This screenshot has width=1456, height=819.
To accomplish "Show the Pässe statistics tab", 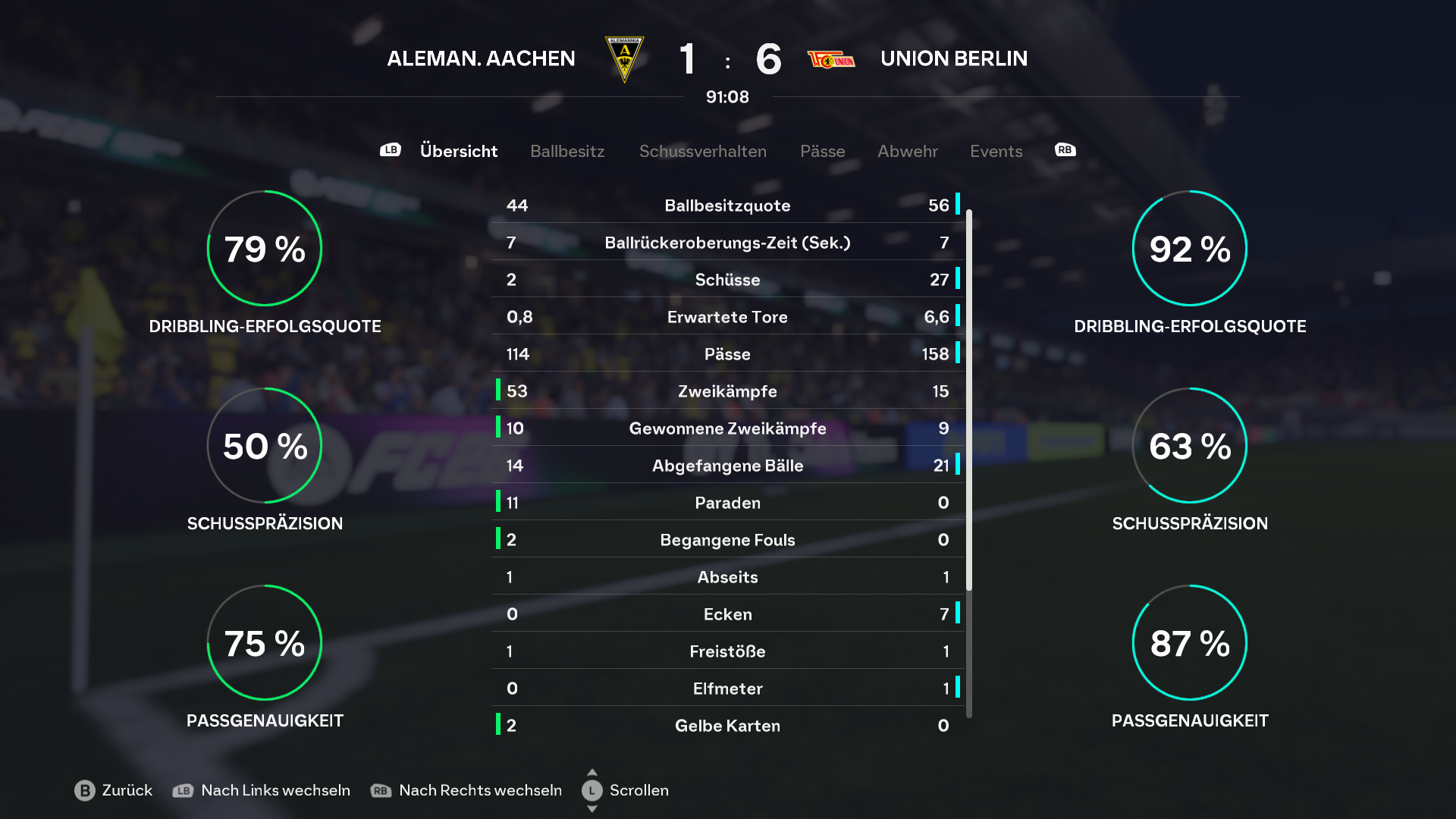I will pyautogui.click(x=822, y=151).
